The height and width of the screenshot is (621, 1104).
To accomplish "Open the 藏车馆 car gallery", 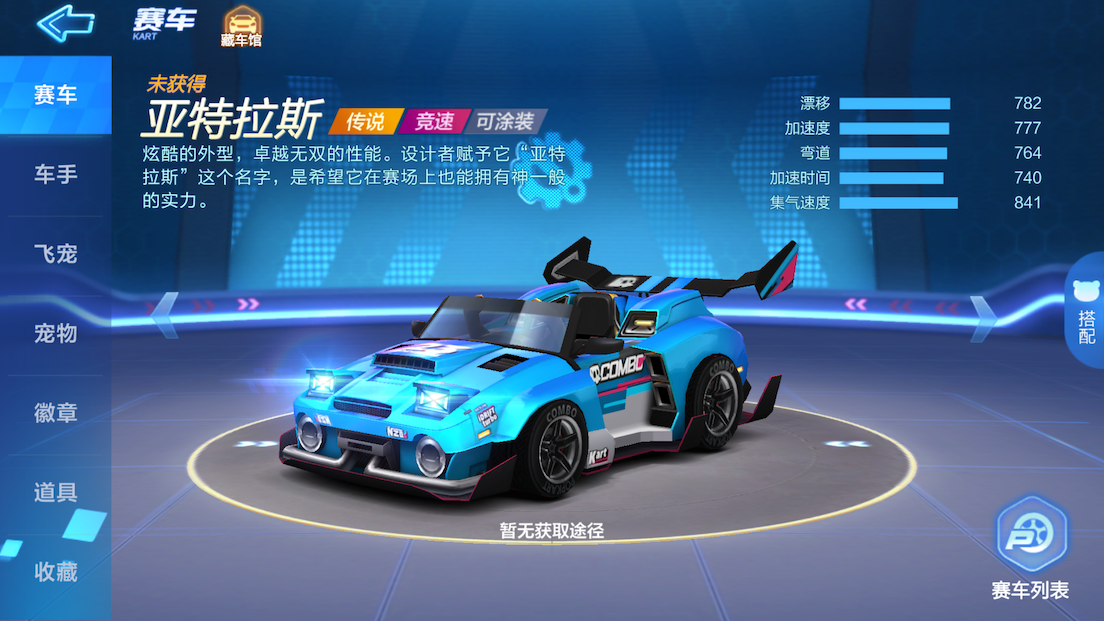I will [240, 26].
